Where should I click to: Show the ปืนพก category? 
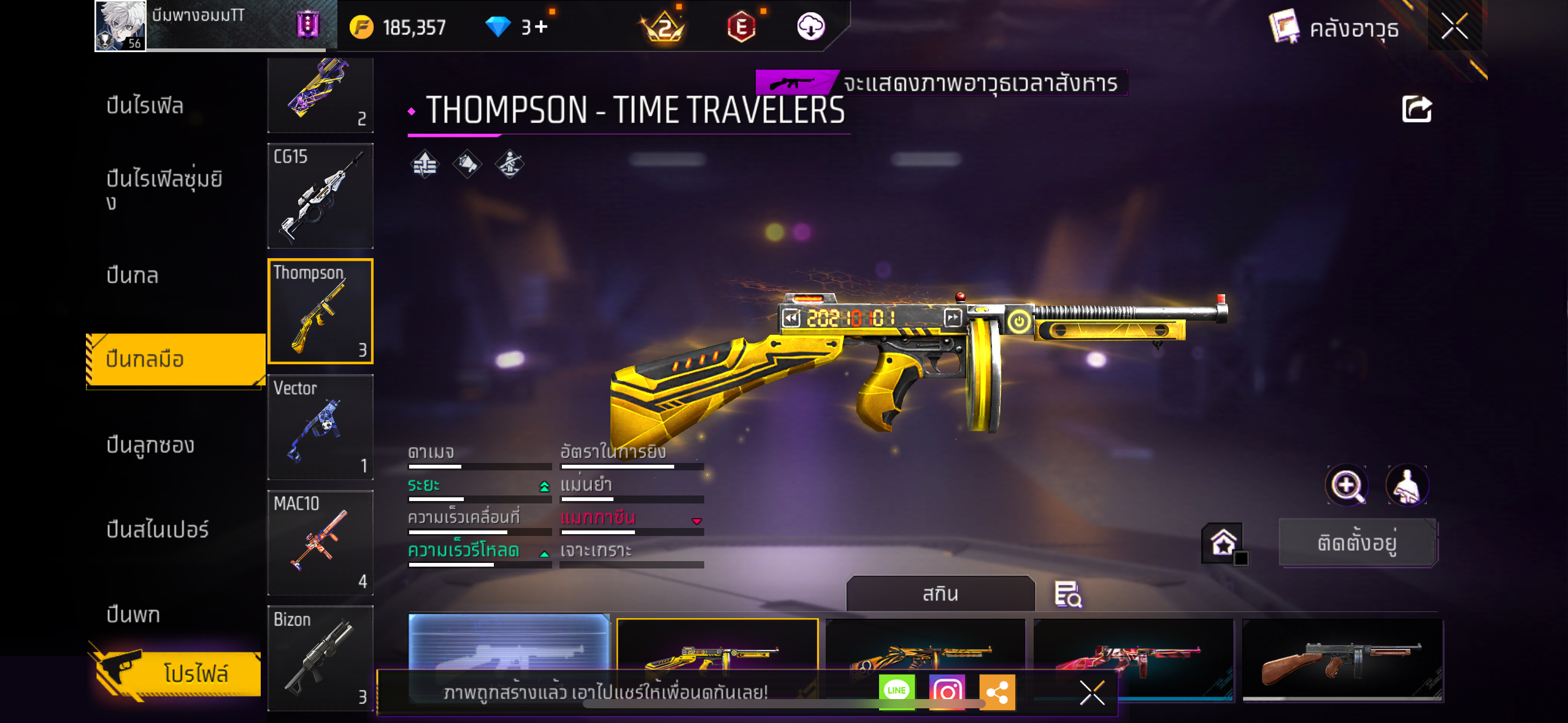133,614
